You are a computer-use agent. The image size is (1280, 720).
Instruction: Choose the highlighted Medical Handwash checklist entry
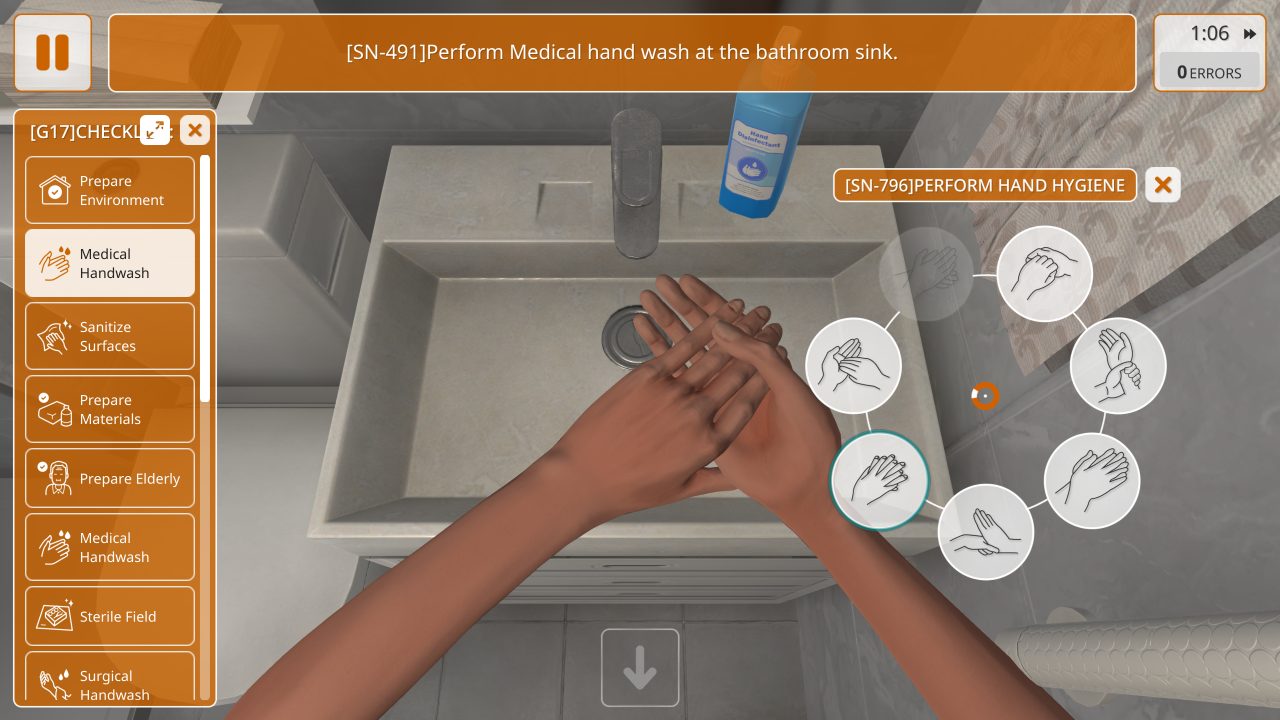pyautogui.click(x=110, y=263)
